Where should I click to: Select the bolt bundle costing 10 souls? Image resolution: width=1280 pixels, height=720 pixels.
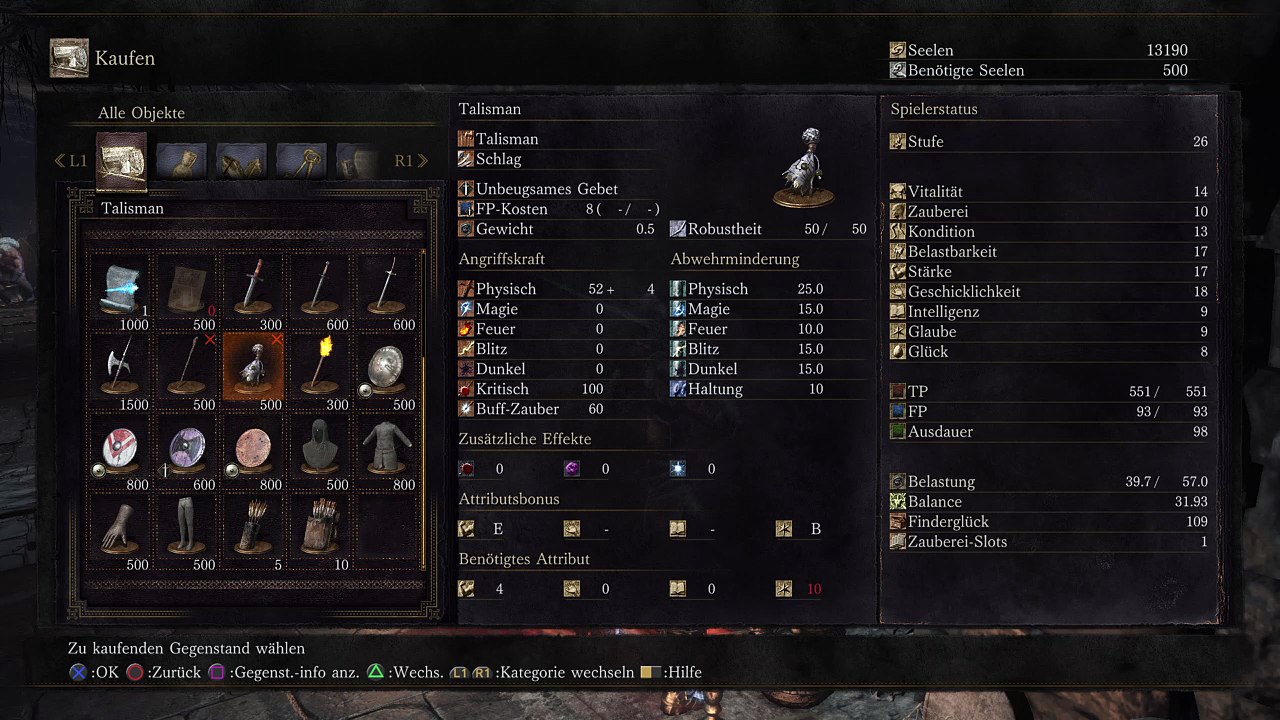[x=321, y=528]
